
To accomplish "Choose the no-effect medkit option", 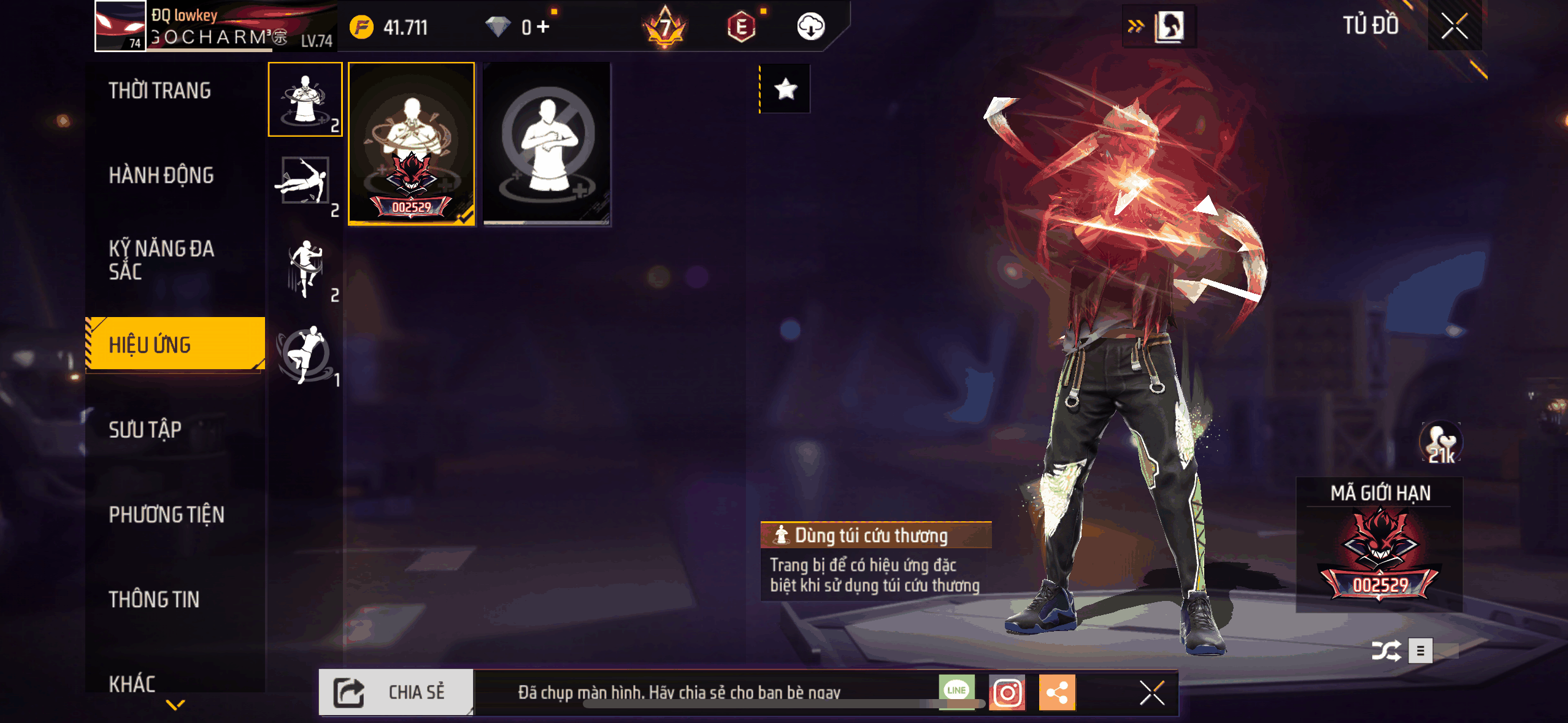I will tap(547, 144).
